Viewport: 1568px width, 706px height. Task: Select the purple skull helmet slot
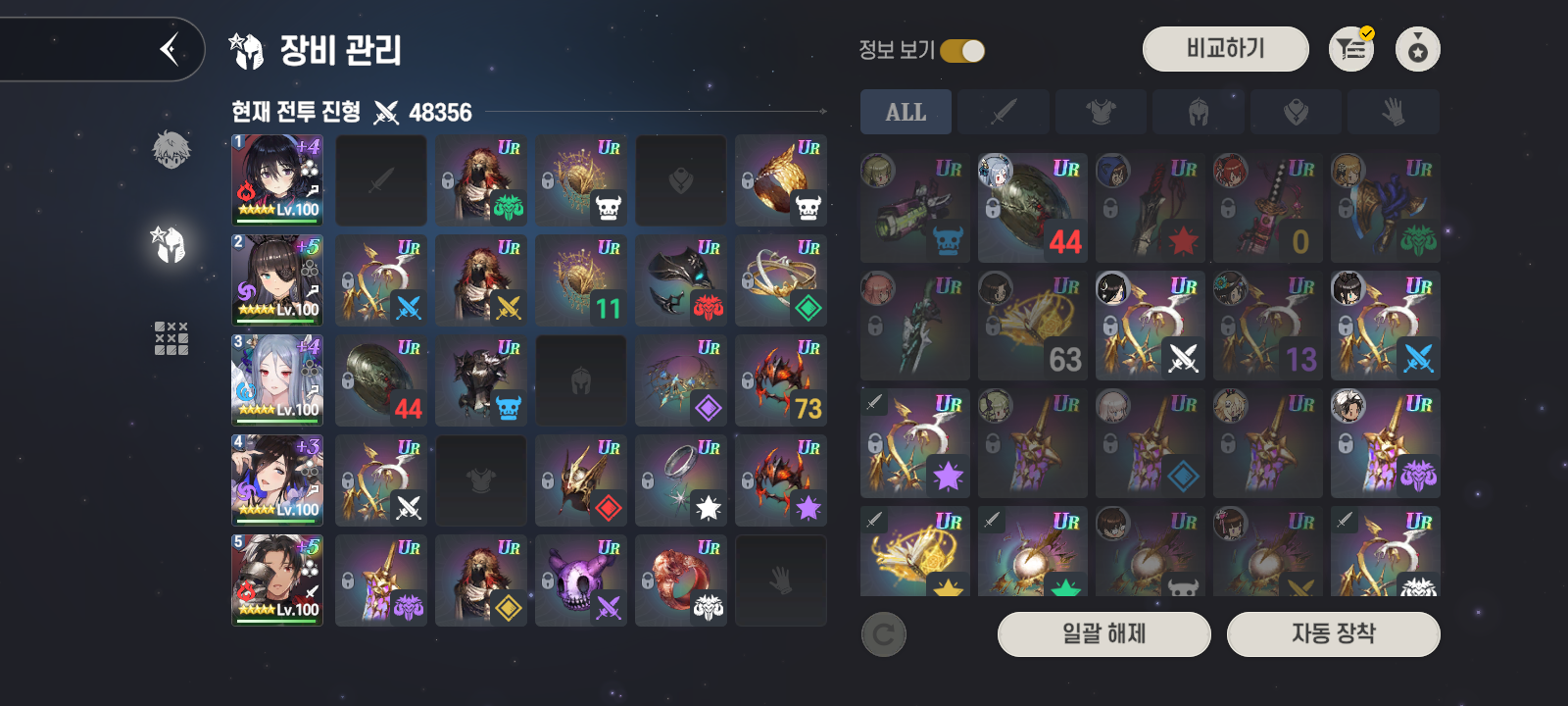tap(581, 580)
